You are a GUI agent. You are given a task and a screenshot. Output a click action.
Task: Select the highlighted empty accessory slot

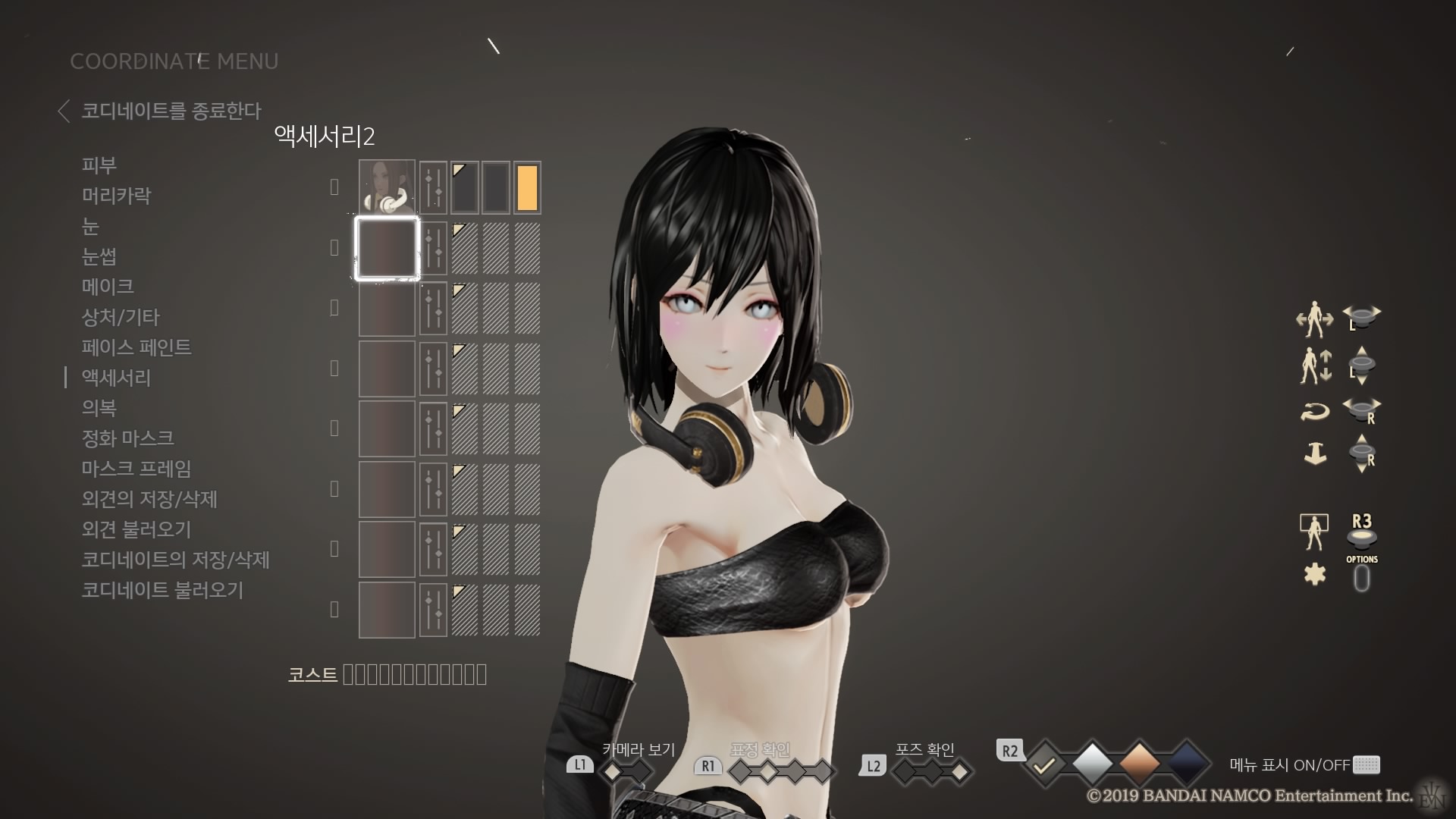tap(387, 248)
